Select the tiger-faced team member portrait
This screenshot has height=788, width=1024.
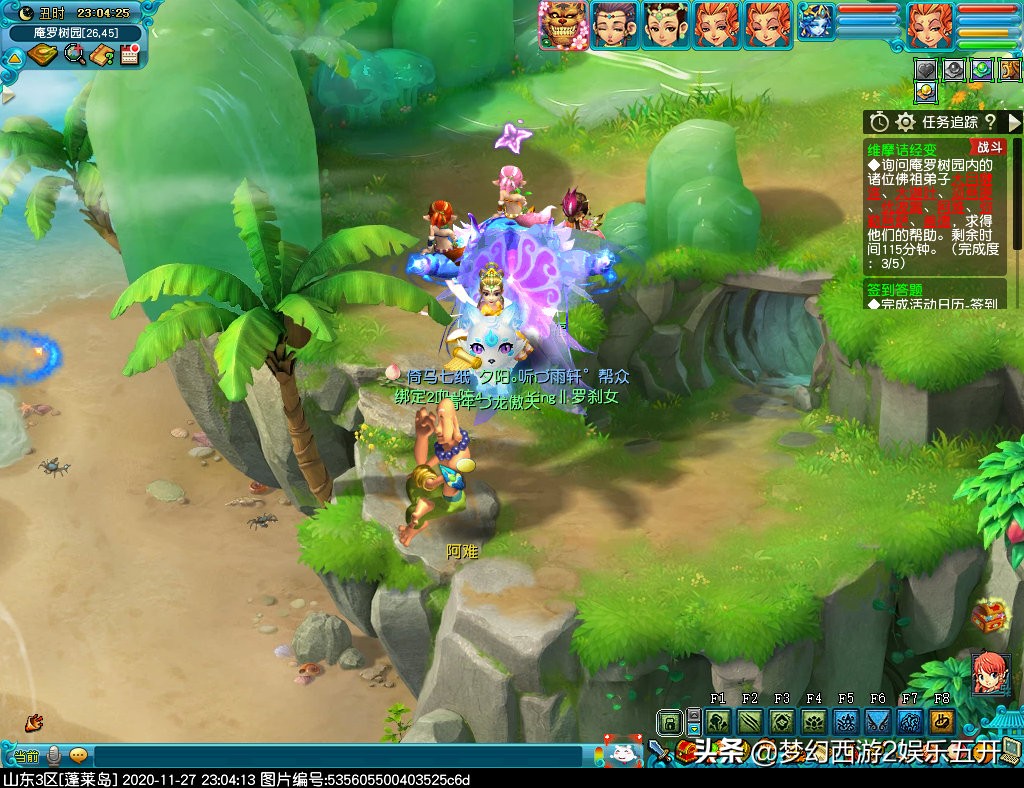coord(561,24)
